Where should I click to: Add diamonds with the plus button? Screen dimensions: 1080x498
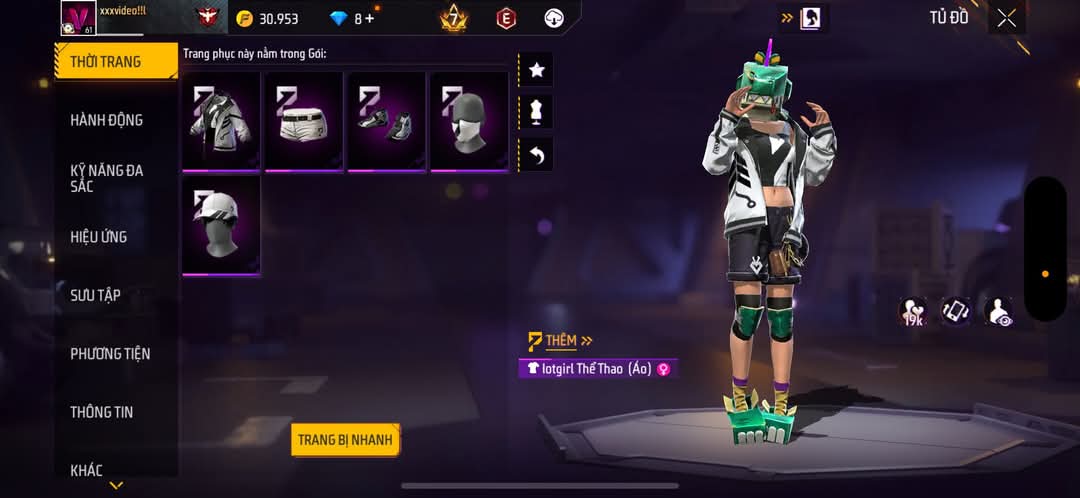(x=370, y=19)
